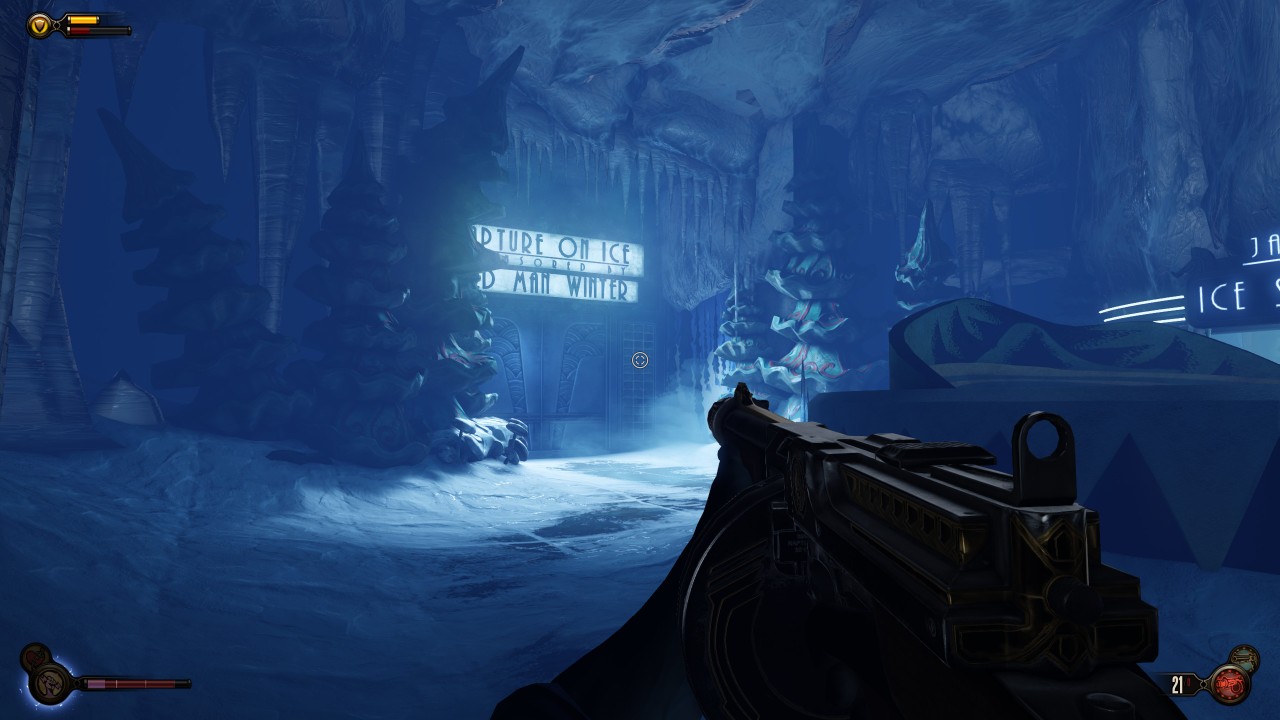Switch to the reserve weapon icon
Viewport: 1280px width, 720px height.
1245,657
